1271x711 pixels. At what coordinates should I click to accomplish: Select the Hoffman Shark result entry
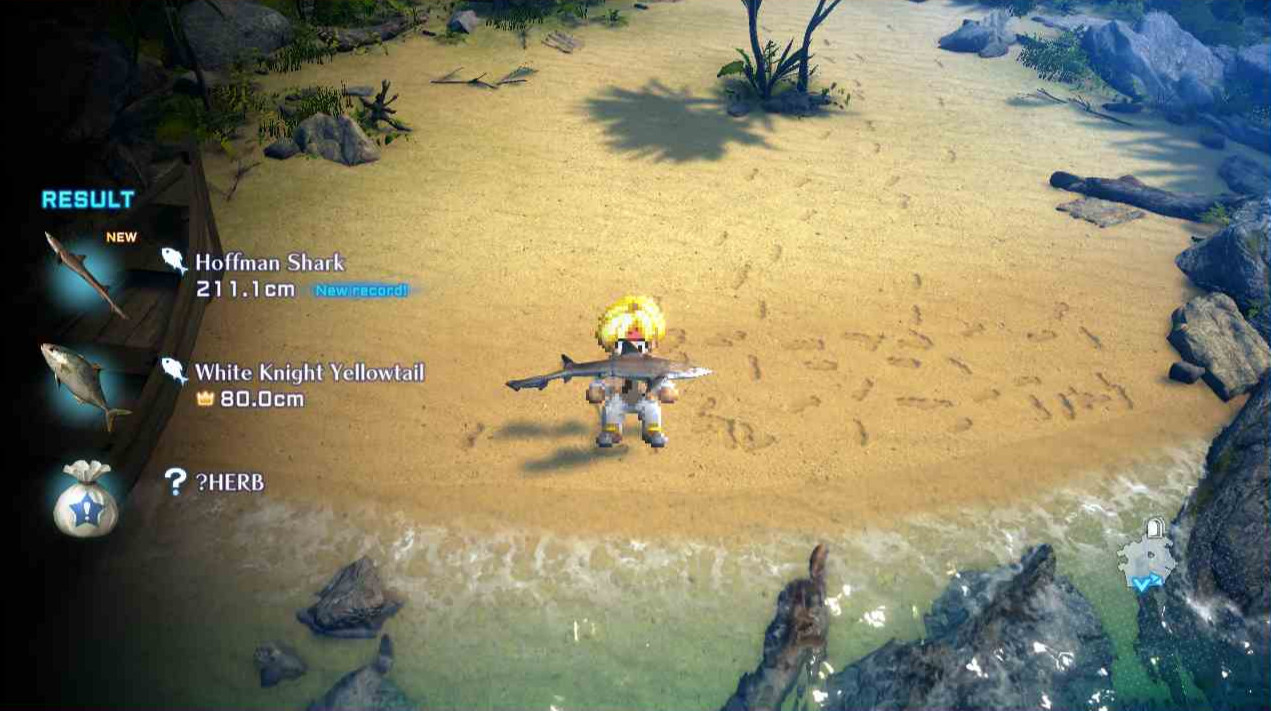tap(269, 263)
